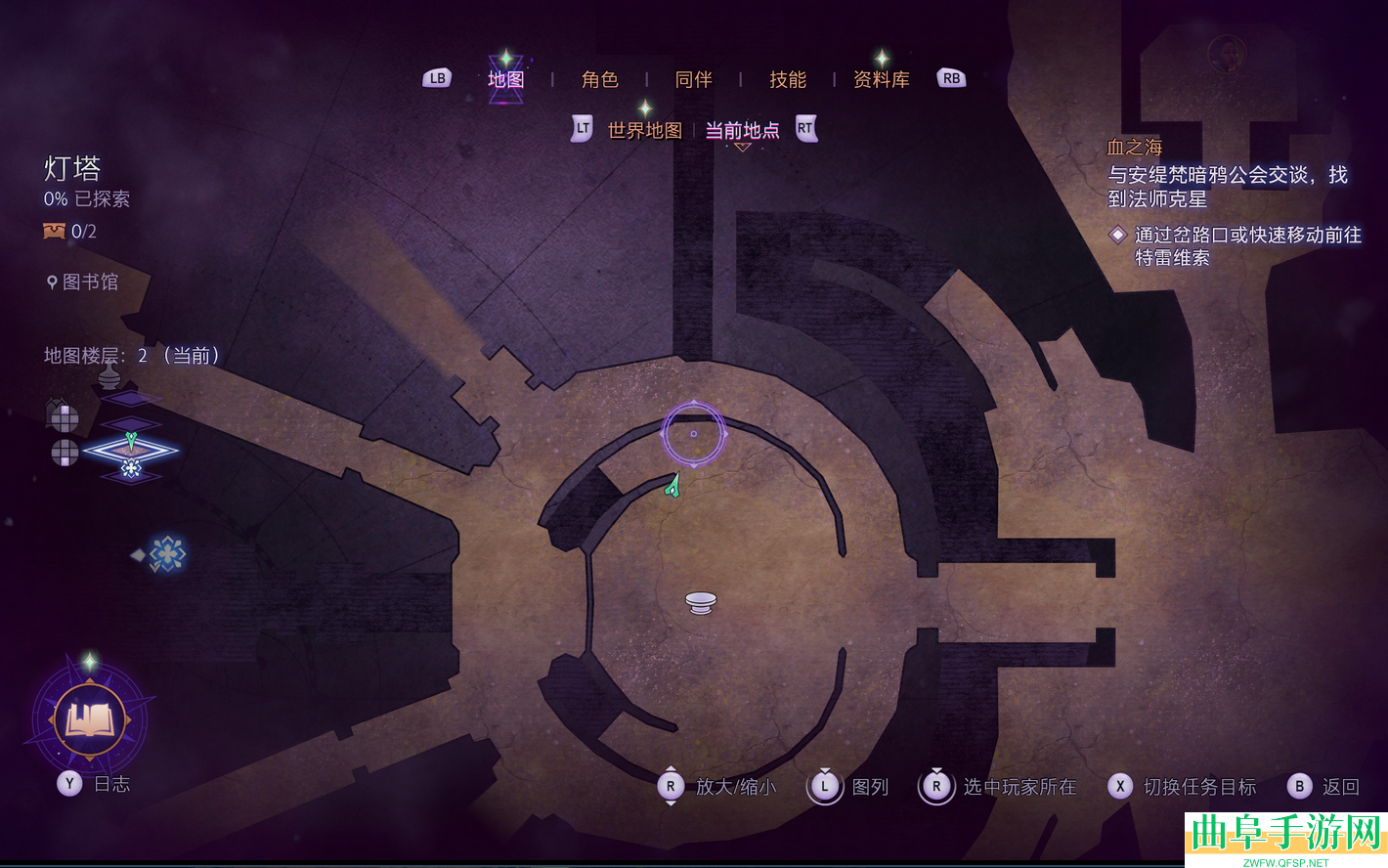Switch to the 角色 character tab
This screenshot has width=1388, height=868.
[599, 79]
